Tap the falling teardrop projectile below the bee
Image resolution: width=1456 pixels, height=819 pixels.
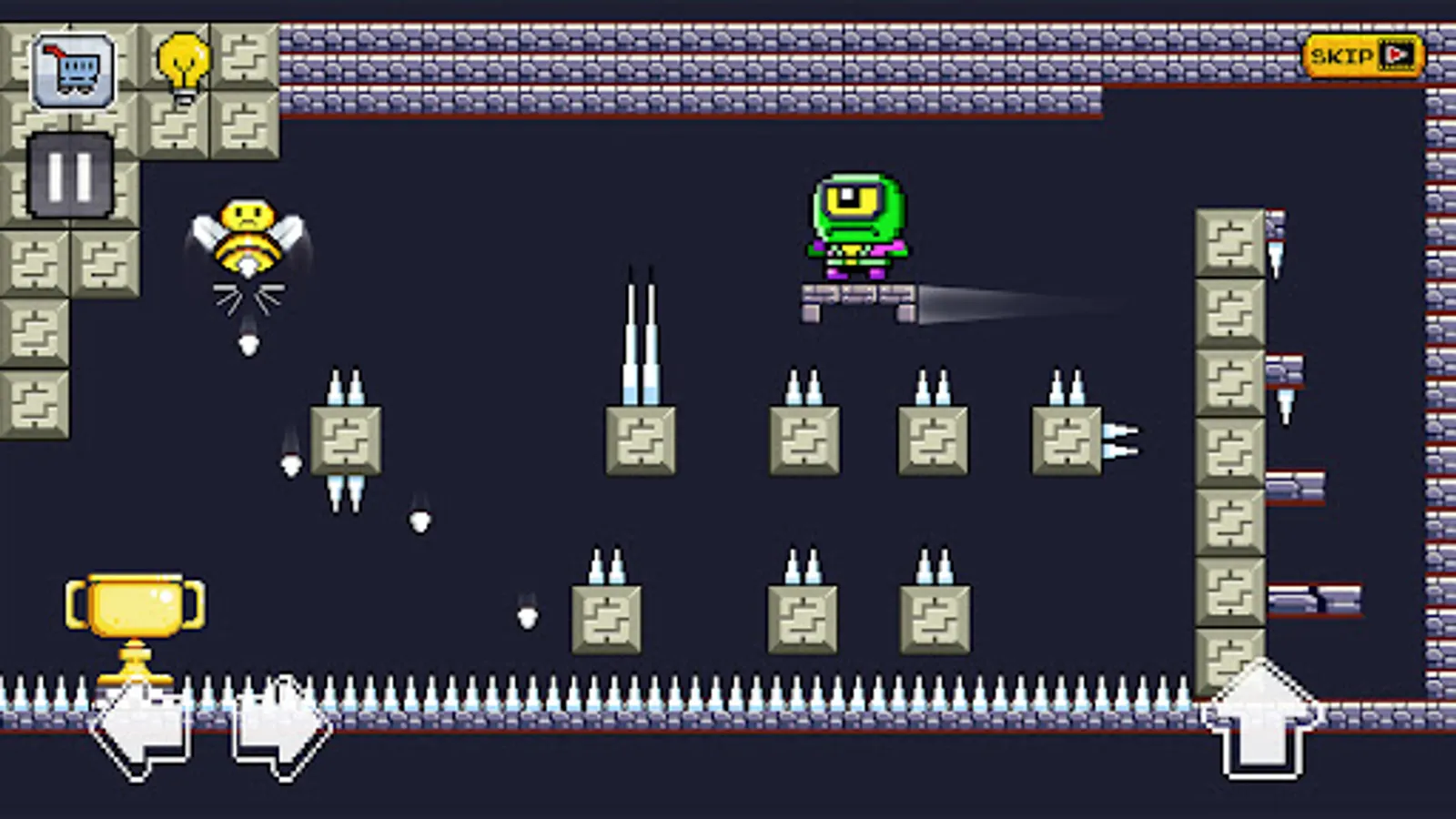pos(248,344)
